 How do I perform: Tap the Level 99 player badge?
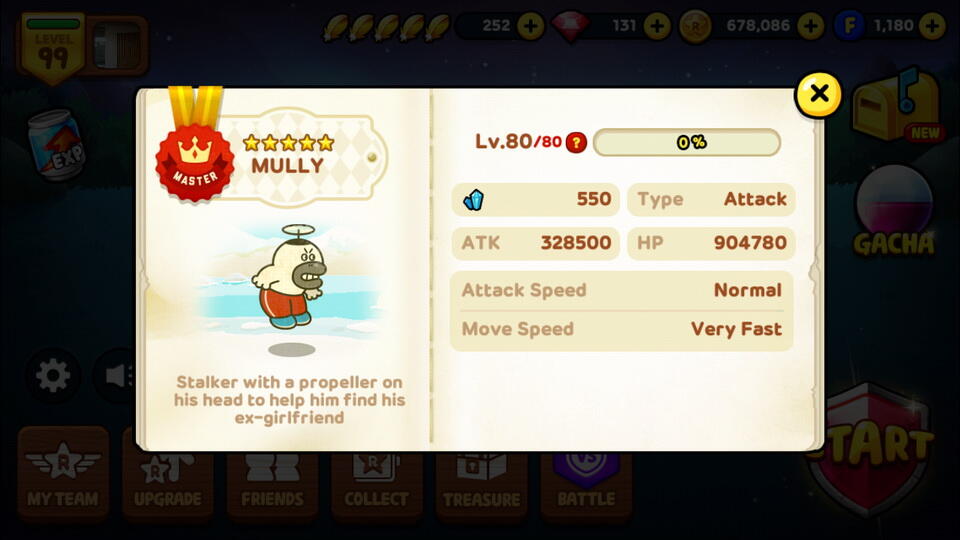(53, 47)
